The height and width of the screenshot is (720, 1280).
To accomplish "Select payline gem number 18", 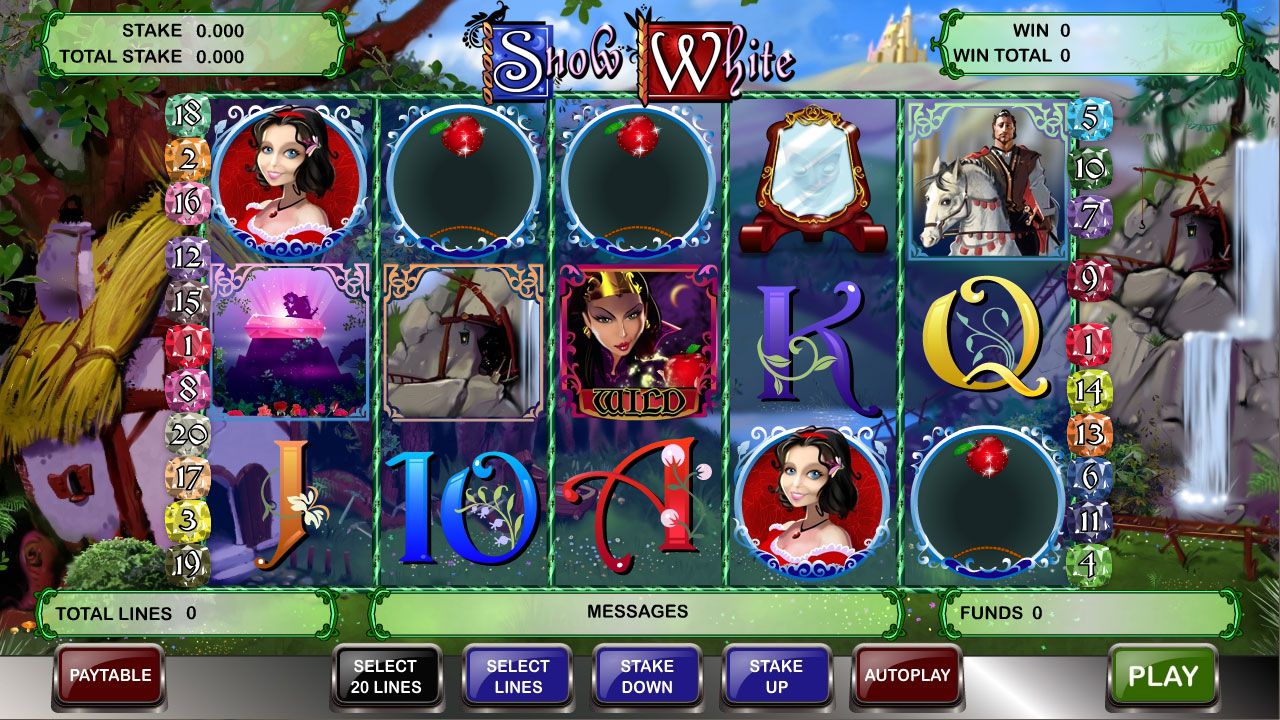I will click(187, 115).
